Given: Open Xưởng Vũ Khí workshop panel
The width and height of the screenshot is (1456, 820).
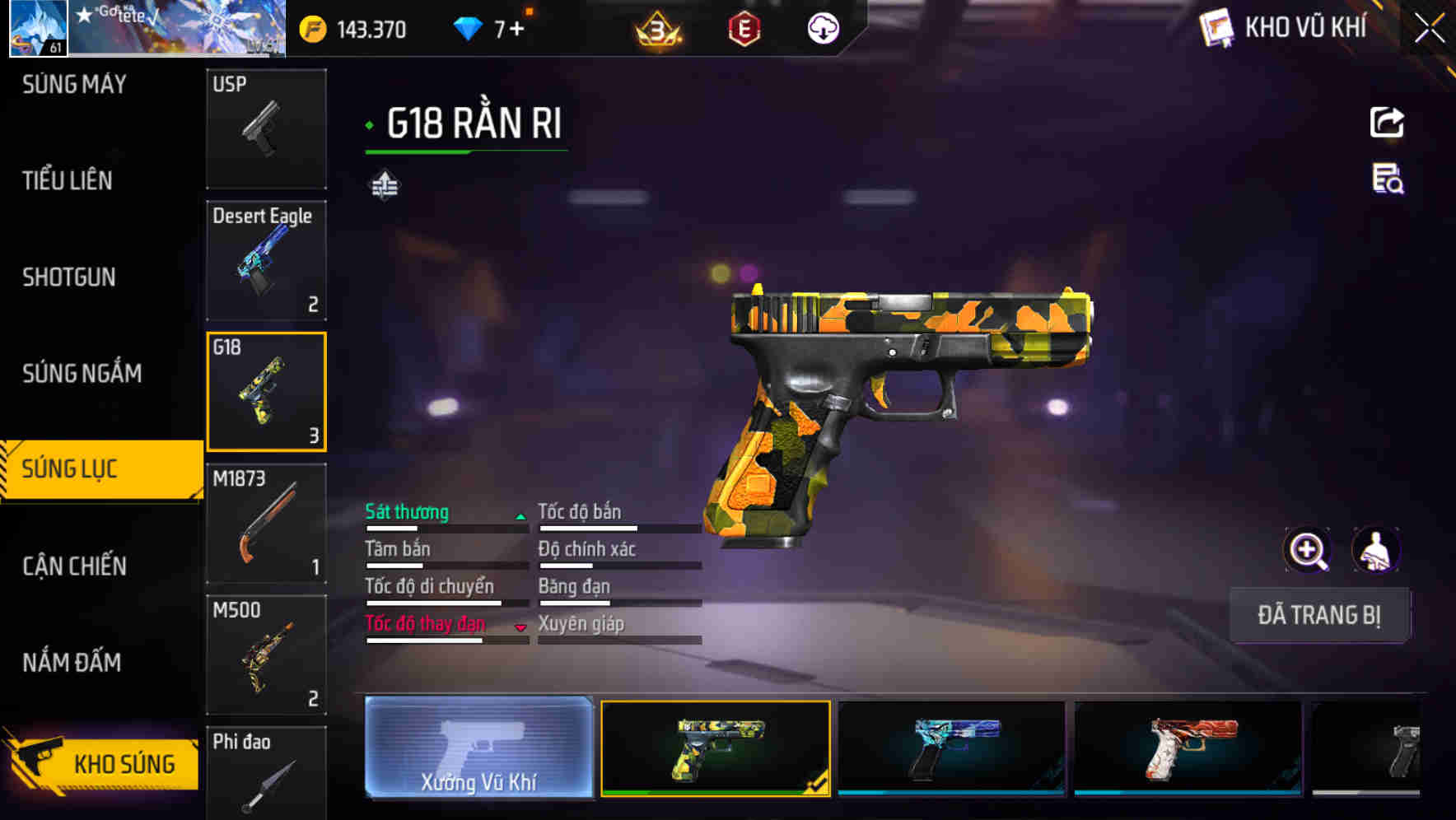Looking at the screenshot, I should (478, 751).
